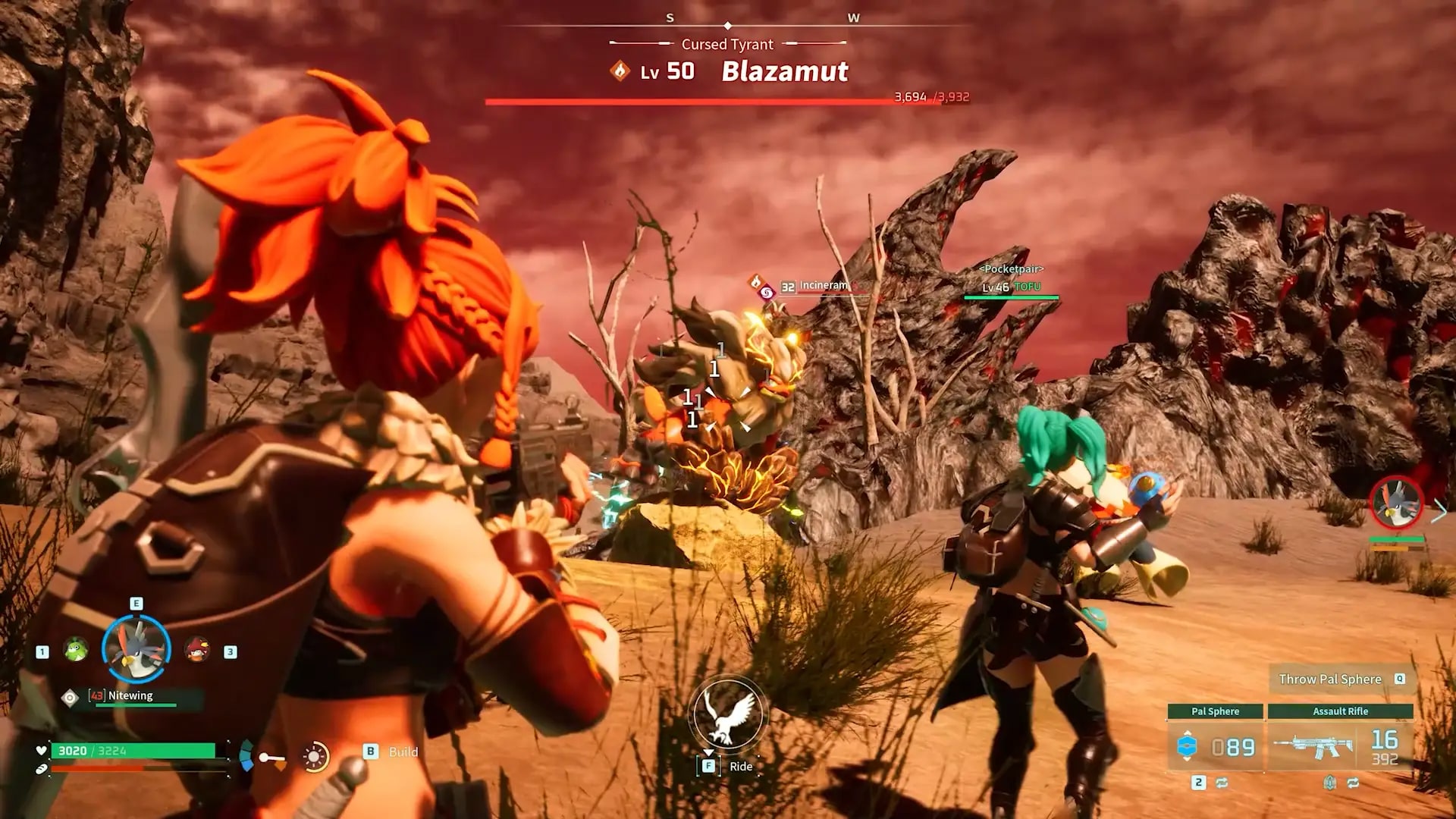The height and width of the screenshot is (819, 1456).
Task: Click Blazamut's red boss health bar
Action: pyautogui.click(x=728, y=99)
